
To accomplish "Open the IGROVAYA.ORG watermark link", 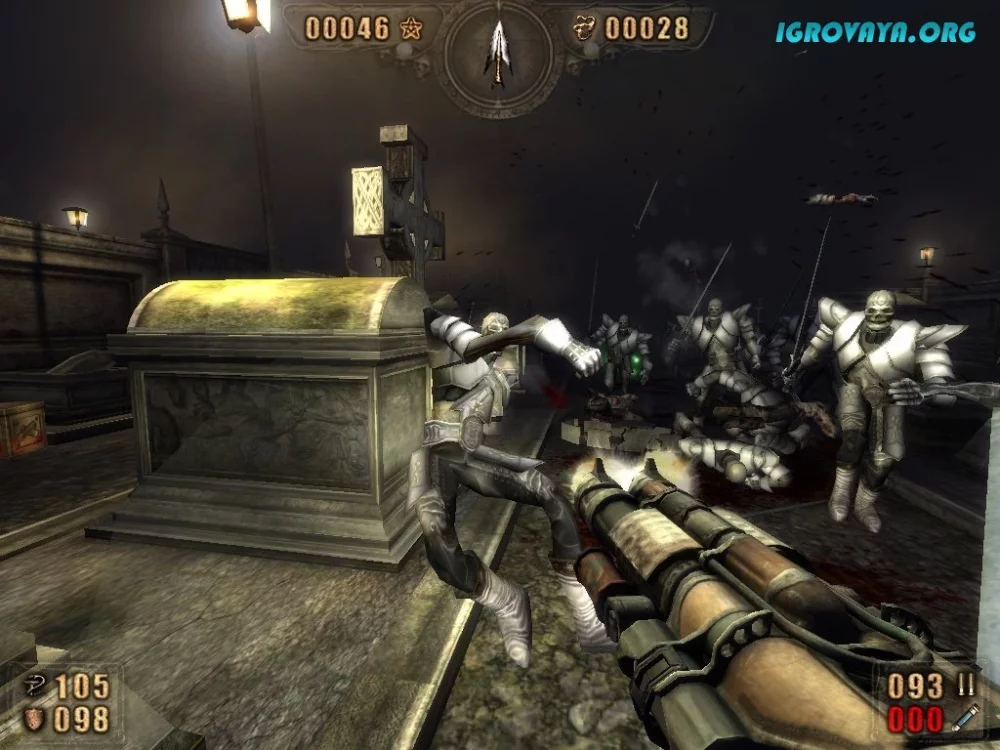I will 875,32.
